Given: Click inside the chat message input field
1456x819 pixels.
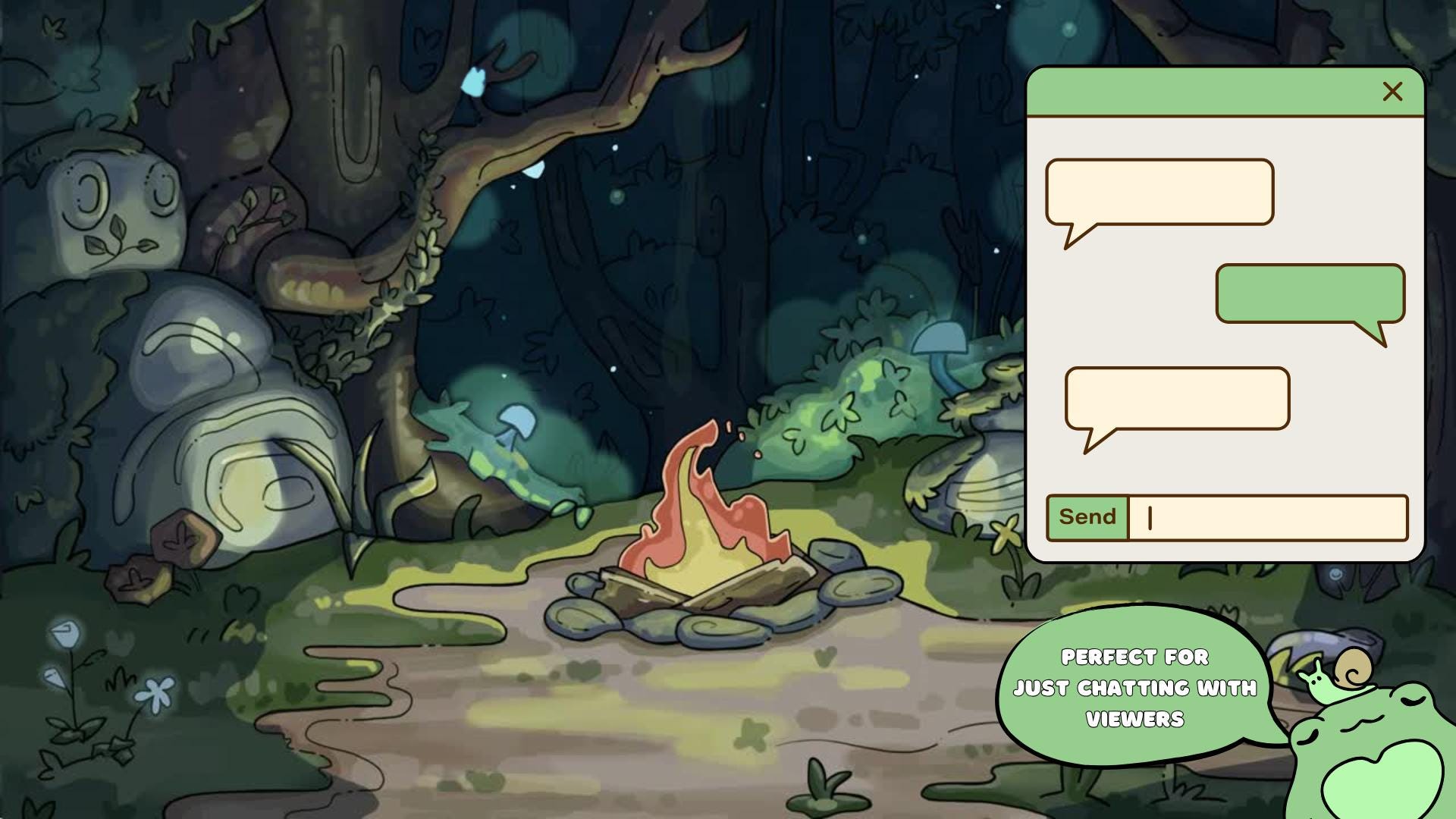Looking at the screenshot, I should [x=1266, y=517].
